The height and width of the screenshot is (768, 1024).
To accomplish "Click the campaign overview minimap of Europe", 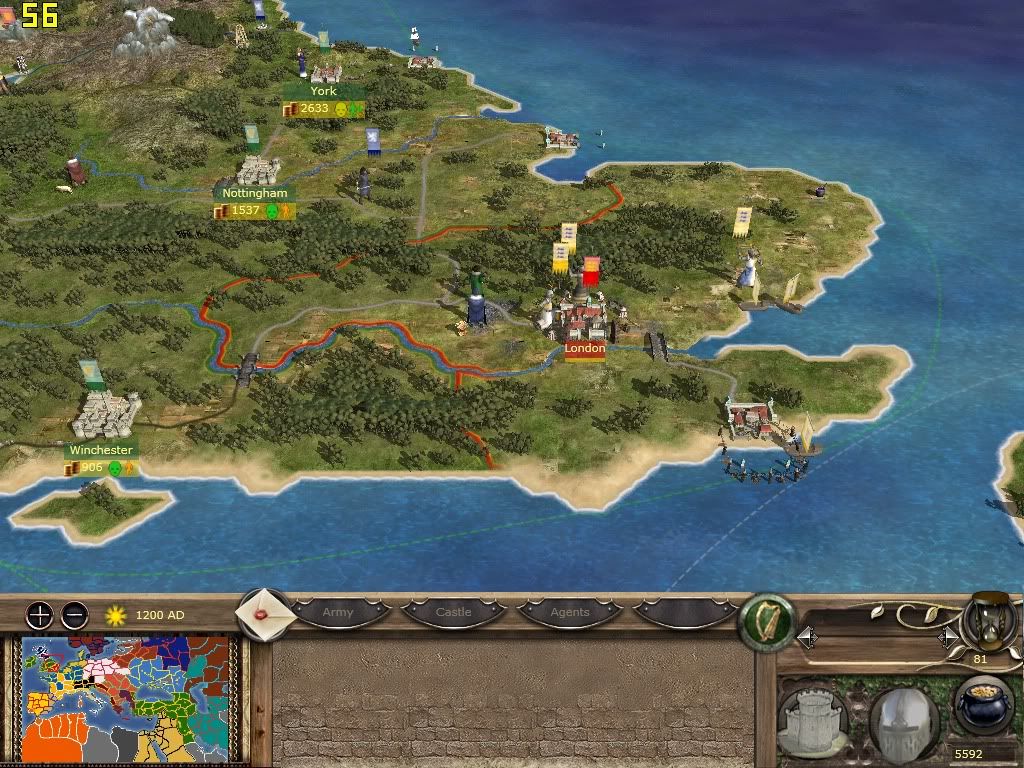I will coord(123,698).
